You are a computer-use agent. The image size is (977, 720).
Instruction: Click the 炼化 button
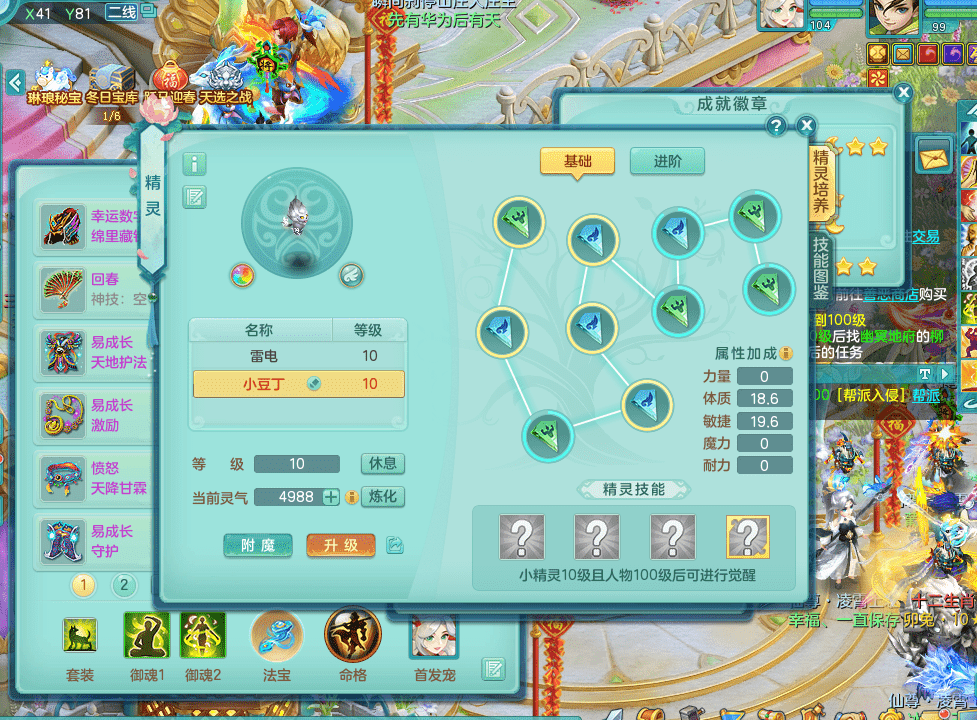(x=382, y=497)
